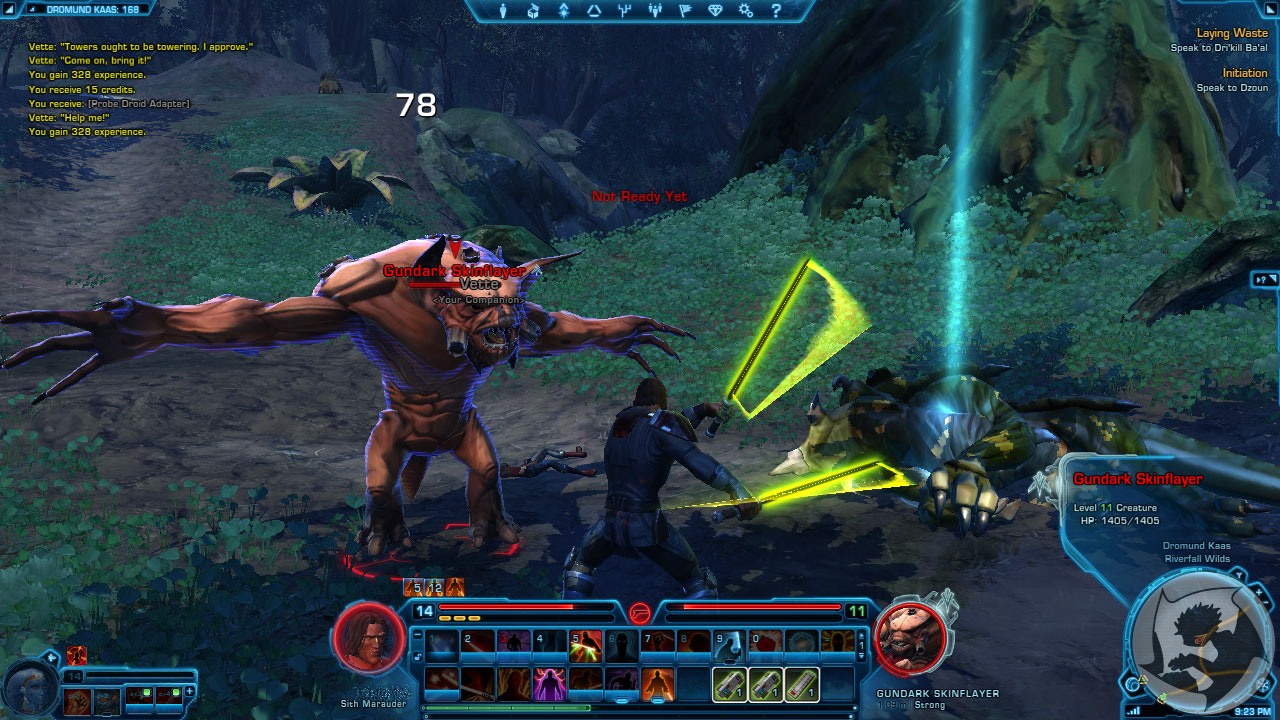1280x720 pixels.
Task: Select the Gundark Skinflayer target portrait
Action: point(911,638)
